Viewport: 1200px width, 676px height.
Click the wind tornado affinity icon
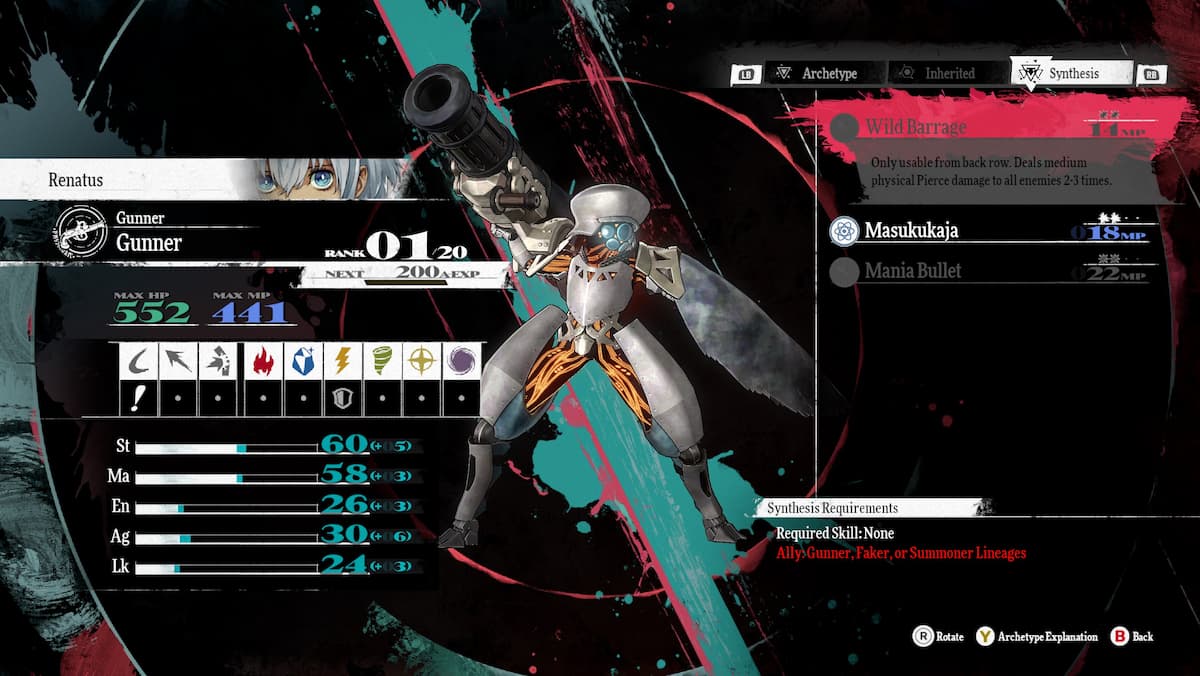[382, 361]
